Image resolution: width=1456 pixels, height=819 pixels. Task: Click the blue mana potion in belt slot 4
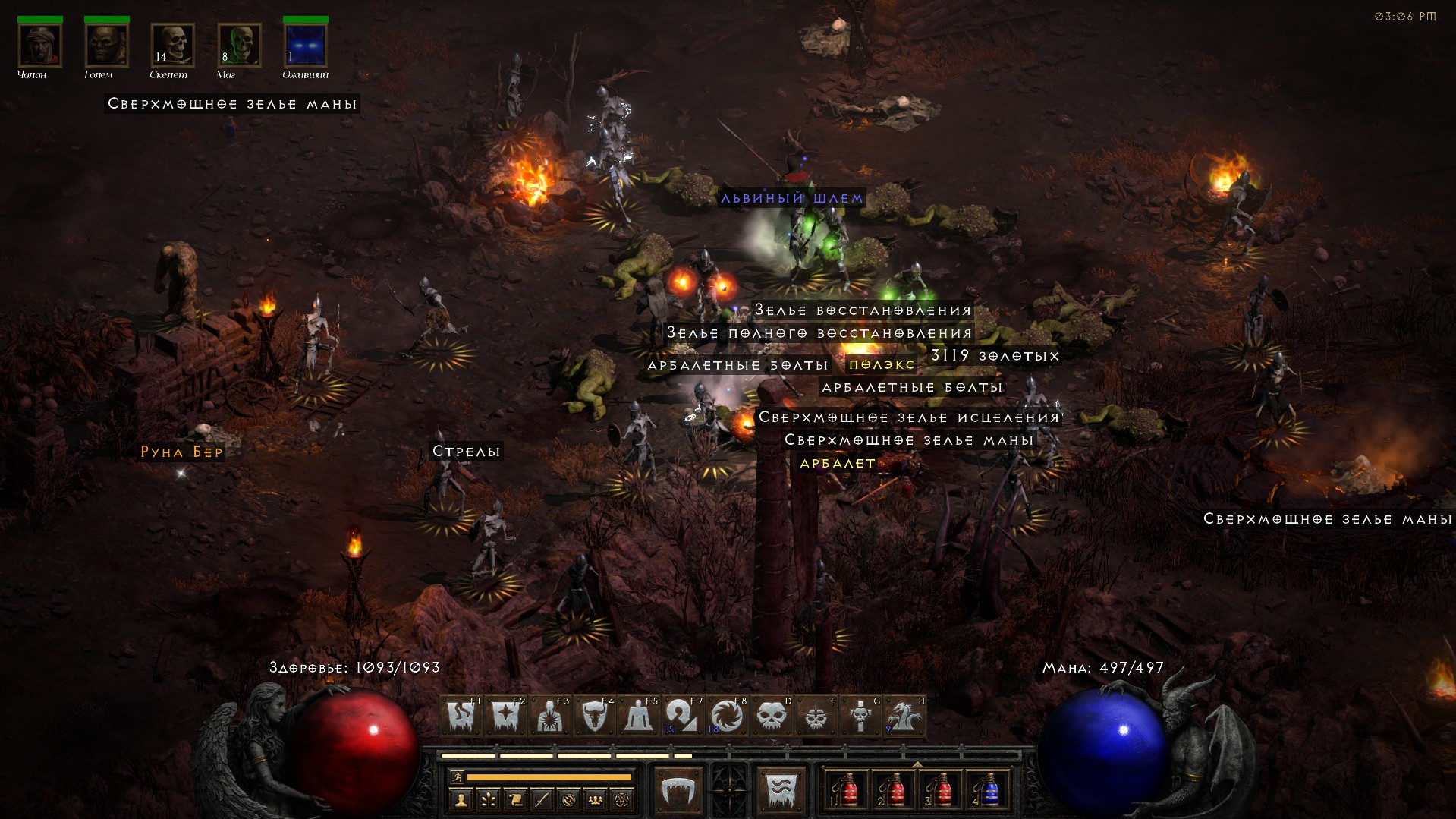[990, 789]
